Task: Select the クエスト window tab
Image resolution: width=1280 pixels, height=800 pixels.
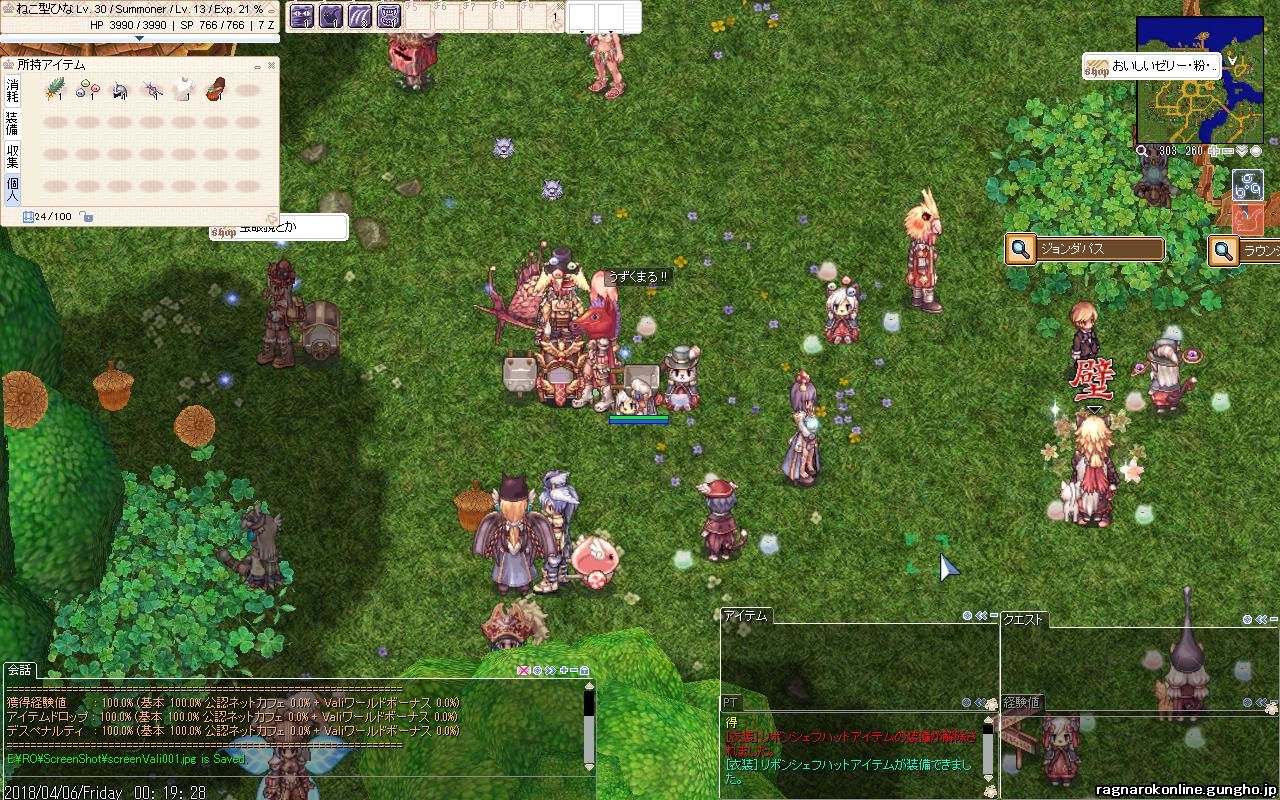Action: 1023,619
